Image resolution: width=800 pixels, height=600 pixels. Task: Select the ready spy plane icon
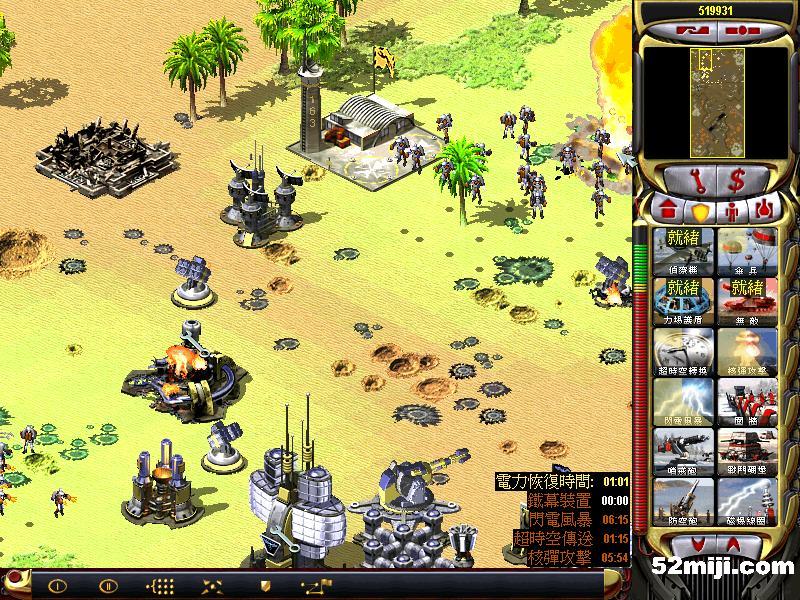pyautogui.click(x=685, y=250)
